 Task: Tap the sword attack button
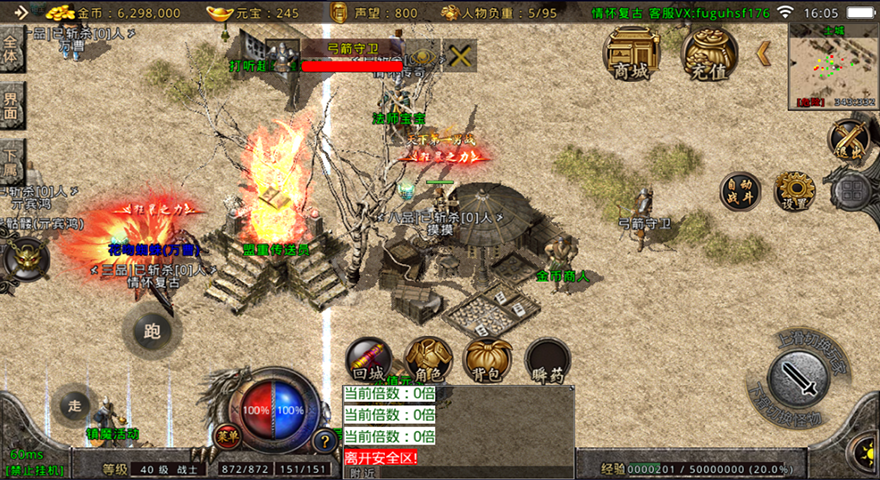click(x=798, y=379)
